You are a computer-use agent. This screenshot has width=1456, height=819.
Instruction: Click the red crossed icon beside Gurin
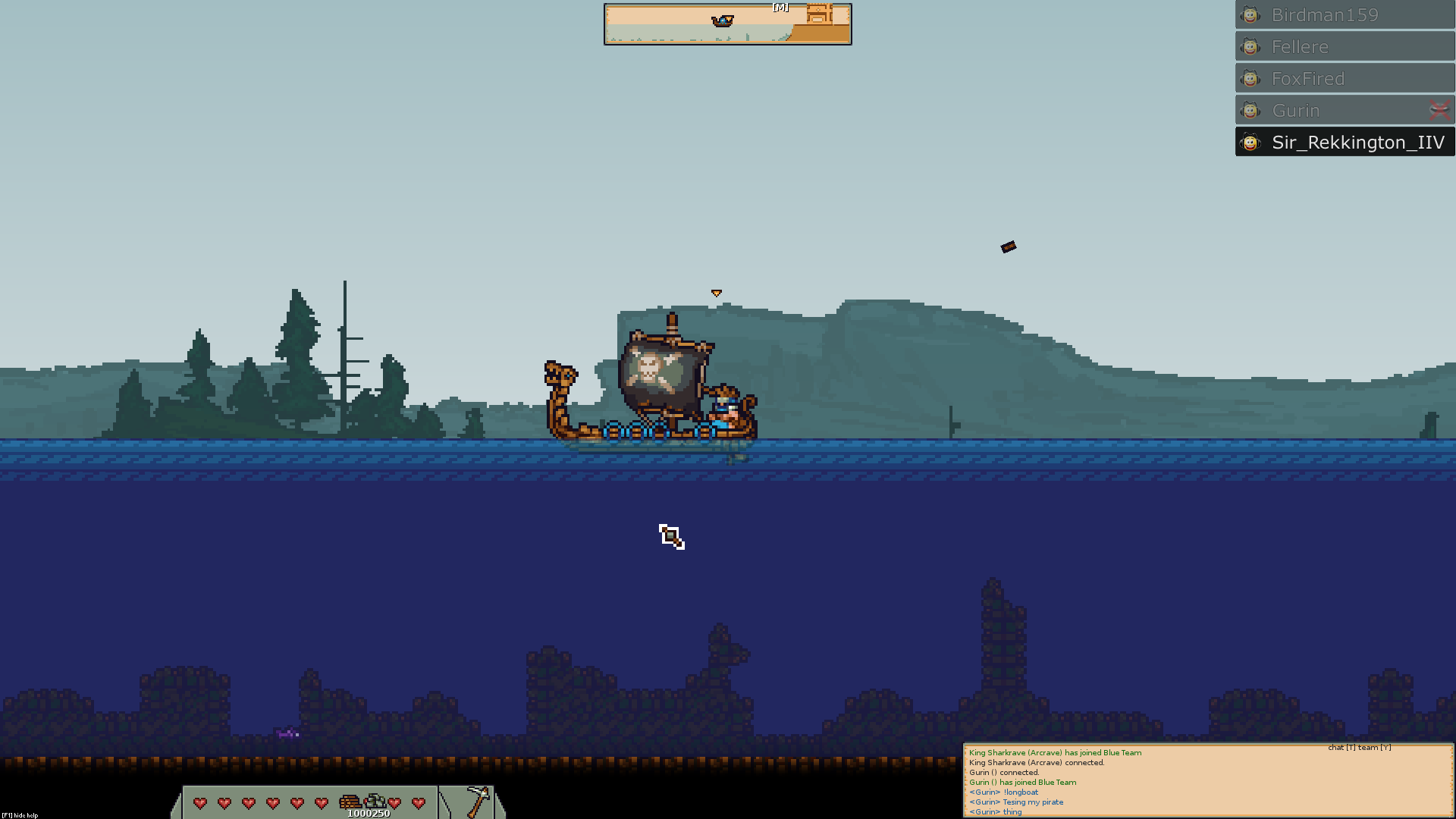[1439, 111]
